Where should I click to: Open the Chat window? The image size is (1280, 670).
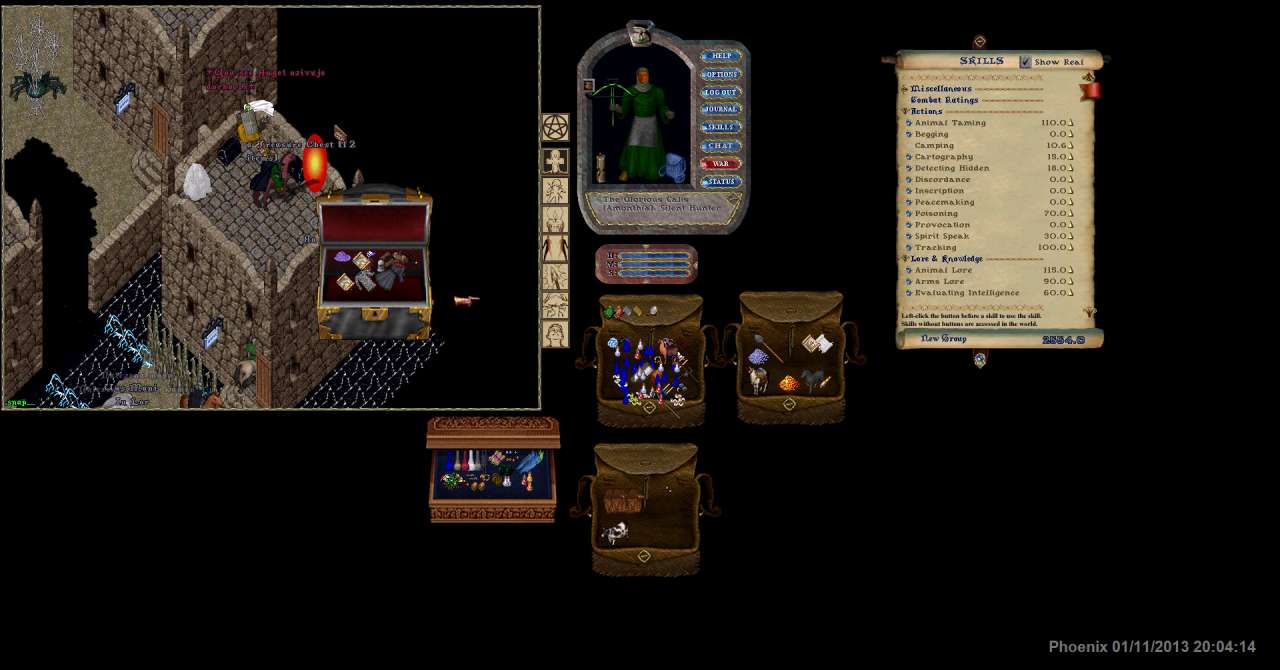click(x=720, y=146)
